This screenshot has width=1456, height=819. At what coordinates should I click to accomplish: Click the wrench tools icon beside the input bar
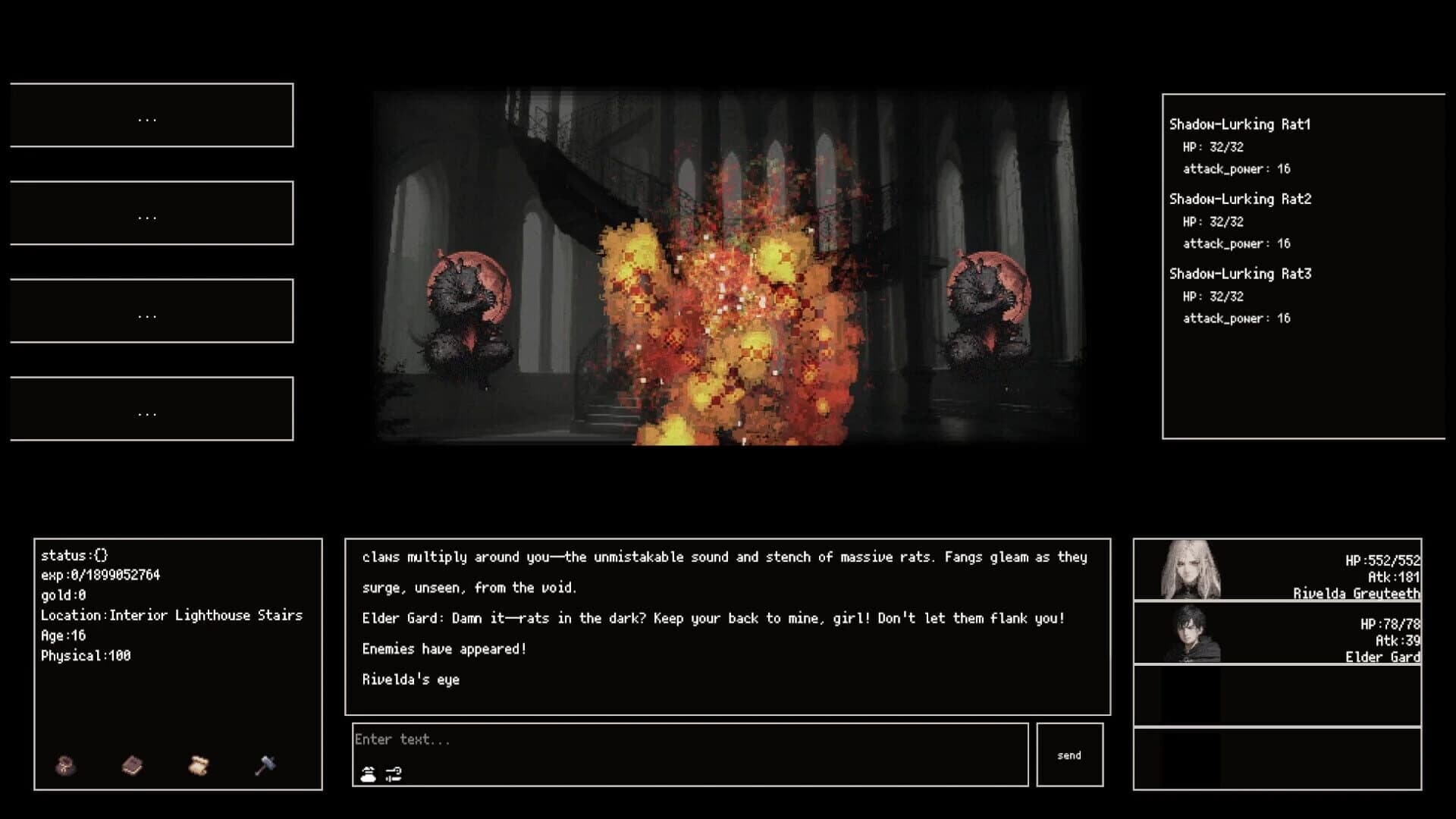click(x=392, y=775)
